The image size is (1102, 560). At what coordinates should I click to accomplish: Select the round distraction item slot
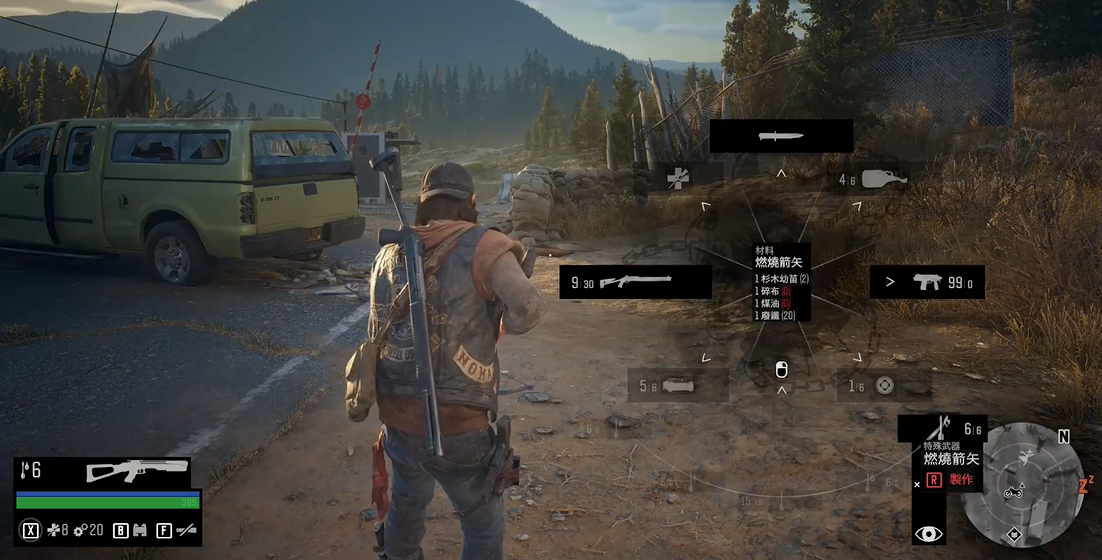point(883,386)
